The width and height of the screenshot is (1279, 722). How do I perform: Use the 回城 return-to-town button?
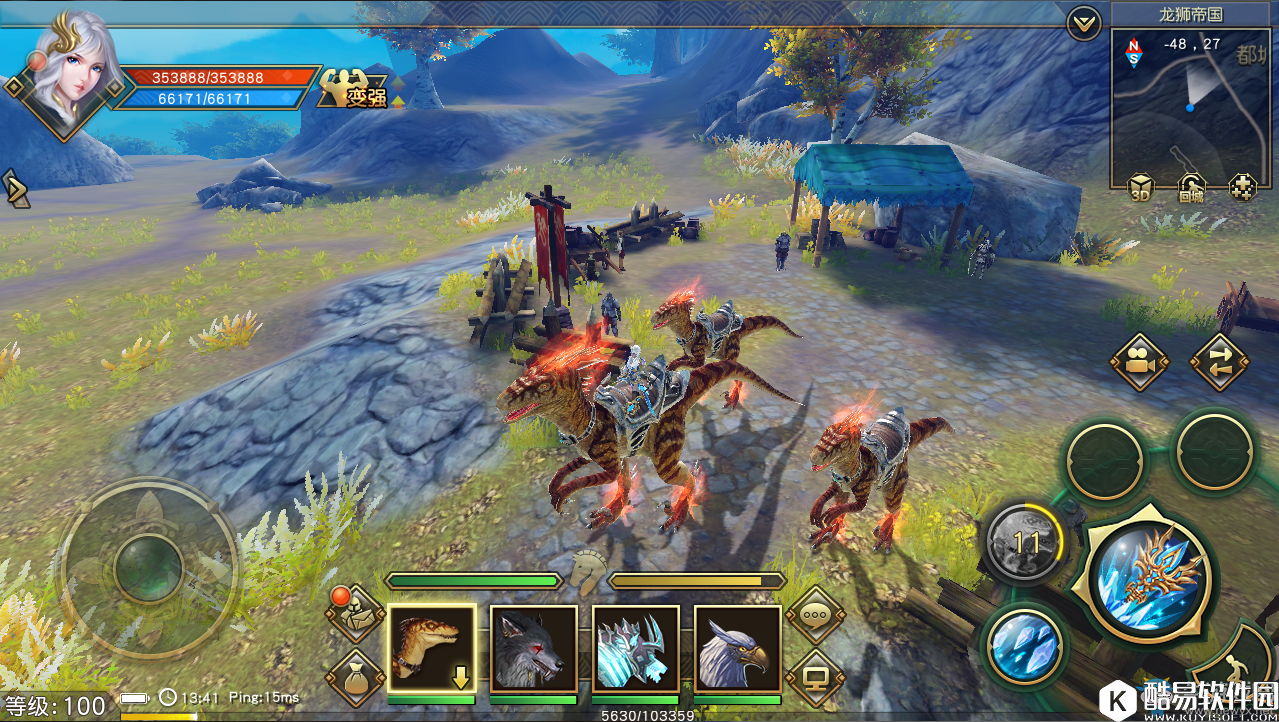click(x=1191, y=187)
